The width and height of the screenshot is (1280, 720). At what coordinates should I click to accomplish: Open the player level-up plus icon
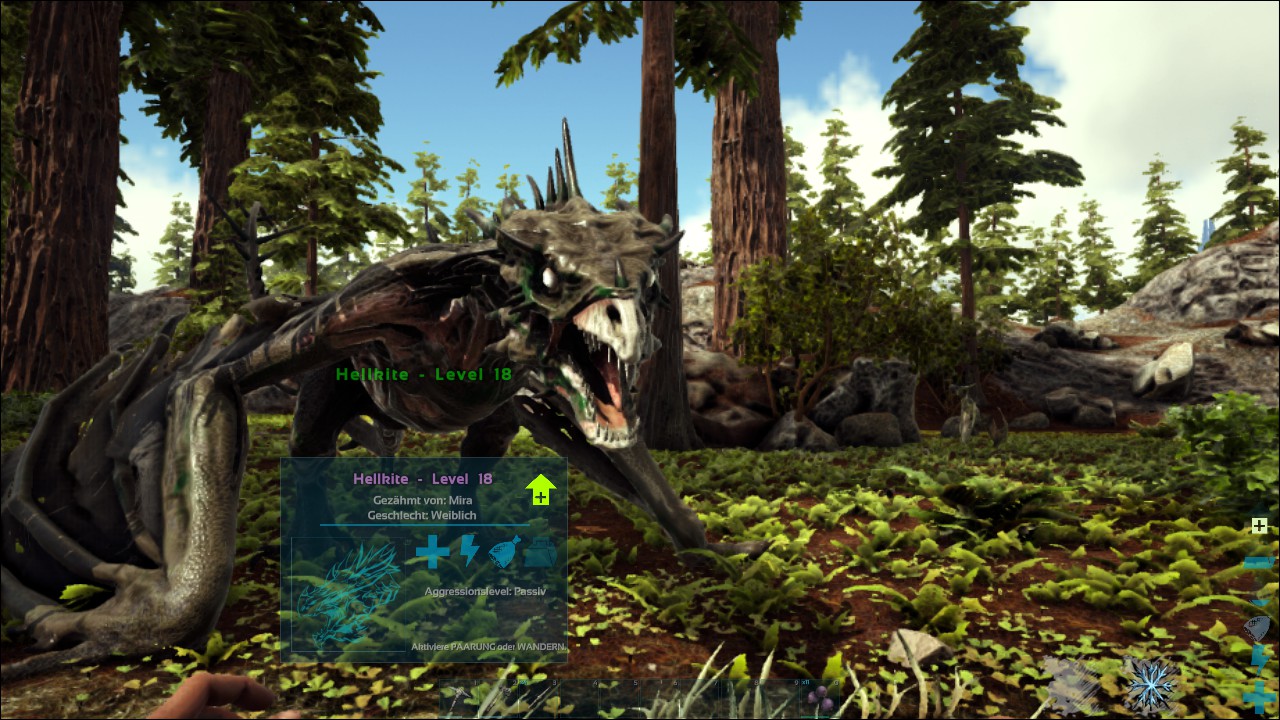tap(1259, 525)
